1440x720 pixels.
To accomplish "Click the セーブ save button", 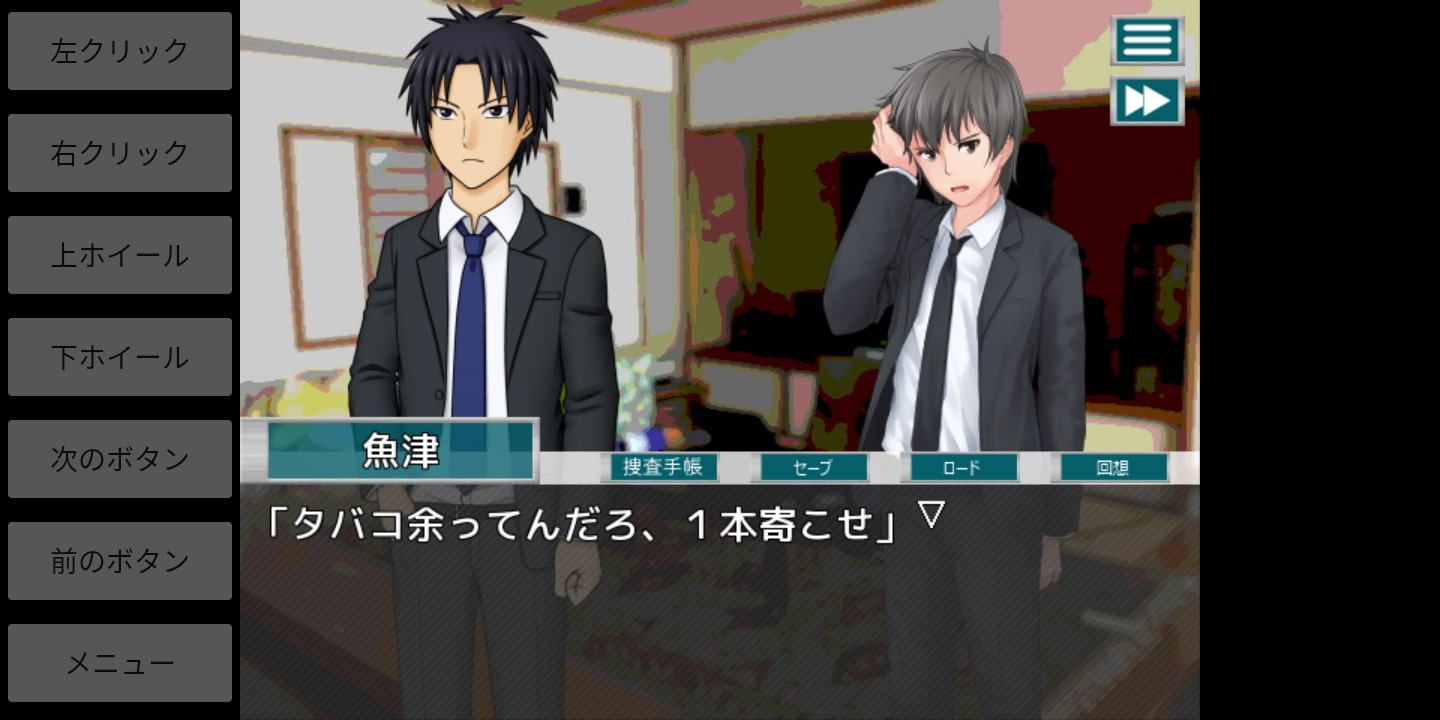I will pos(811,467).
